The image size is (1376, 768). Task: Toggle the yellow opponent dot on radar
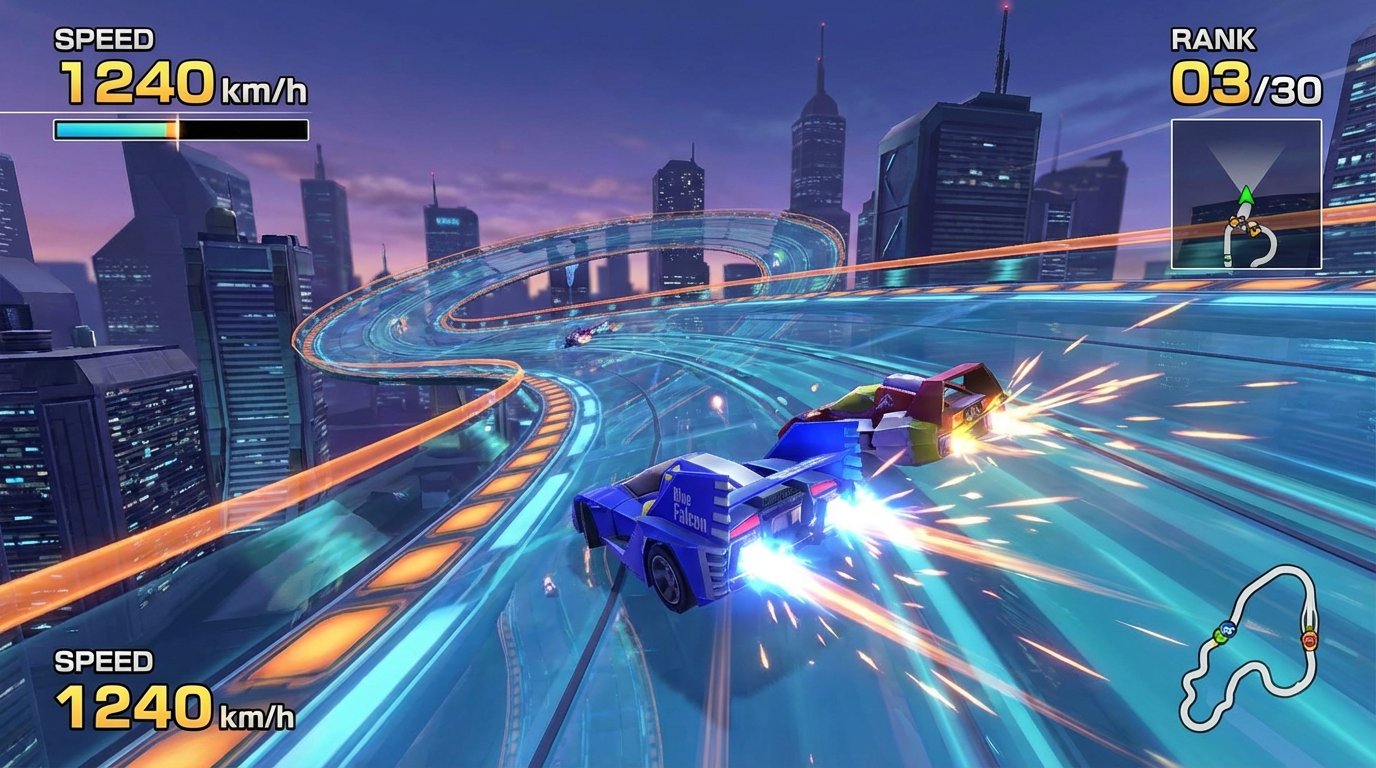point(1253,228)
